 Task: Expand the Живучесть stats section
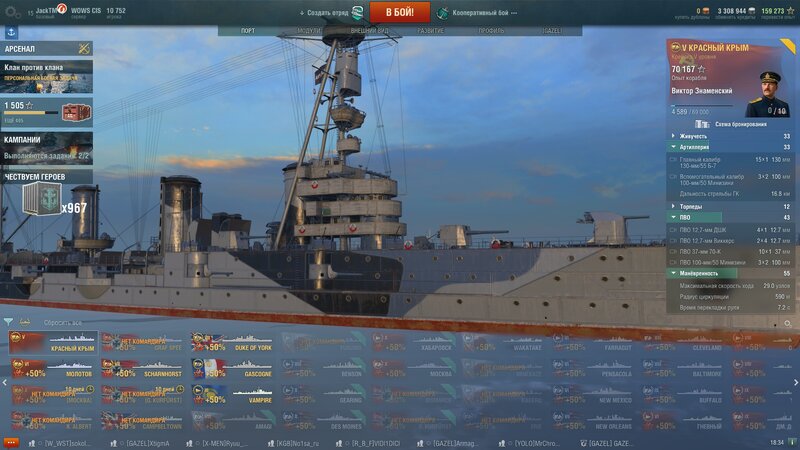[x=693, y=136]
